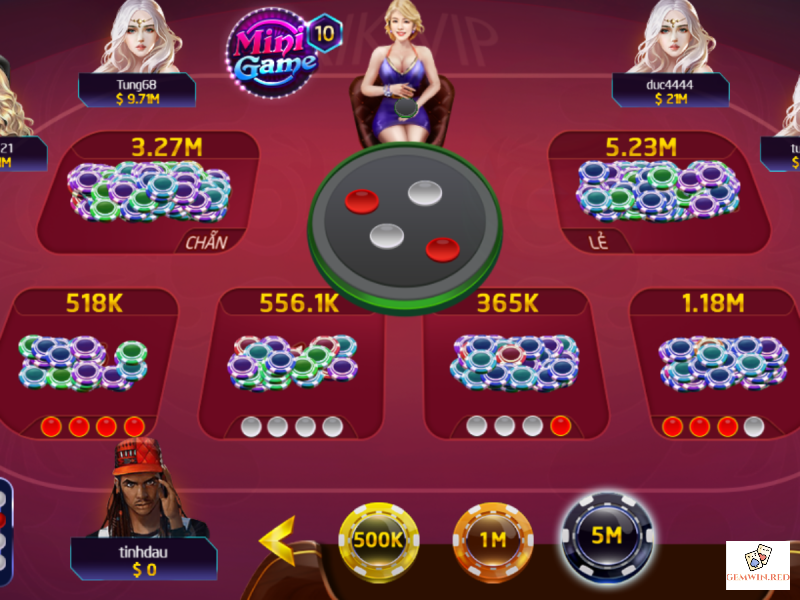Pick the 5M black chip
Screen dimensions: 800x600
click(606, 536)
